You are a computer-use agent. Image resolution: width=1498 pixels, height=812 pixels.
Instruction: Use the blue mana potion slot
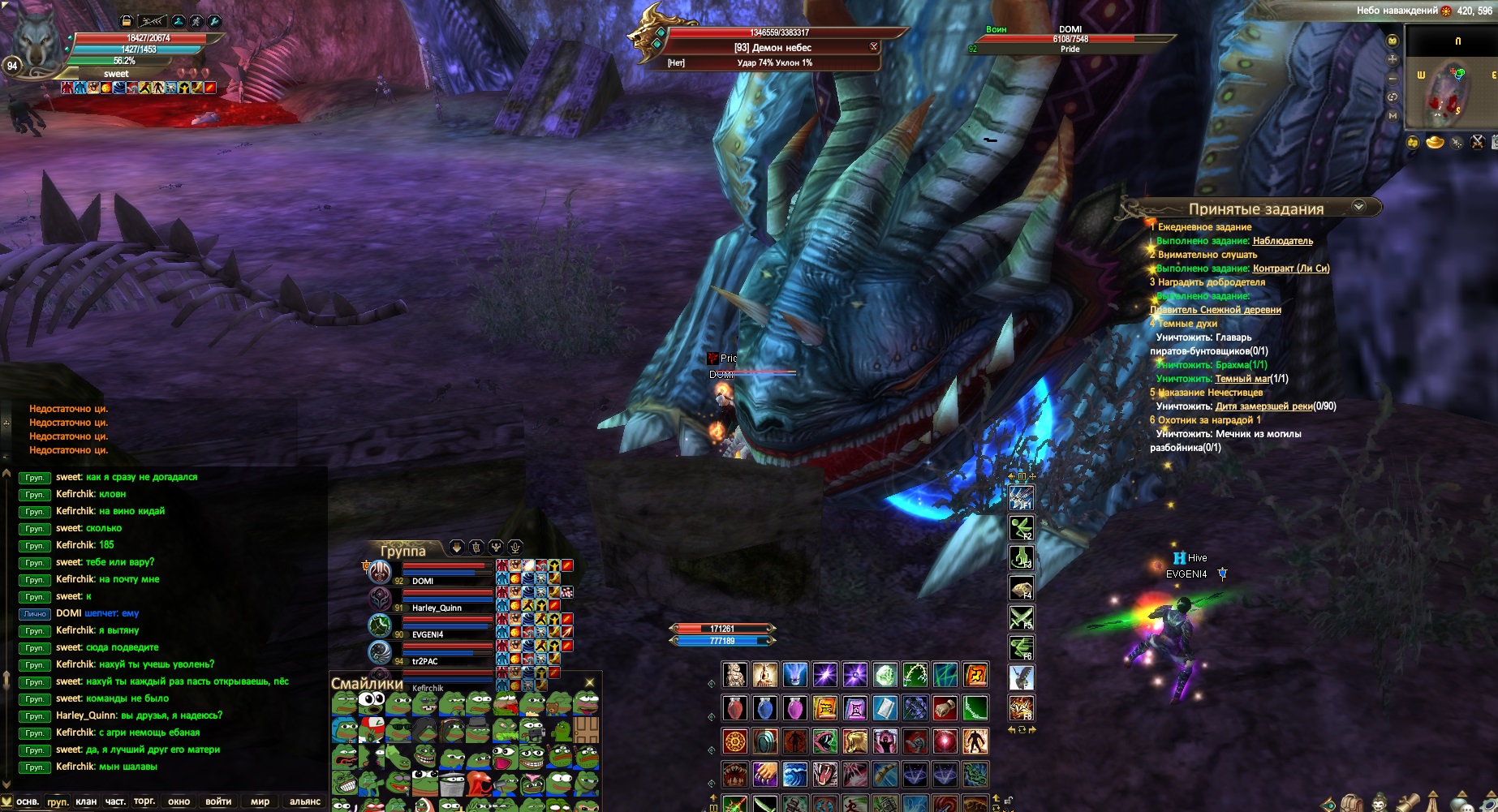(765, 709)
